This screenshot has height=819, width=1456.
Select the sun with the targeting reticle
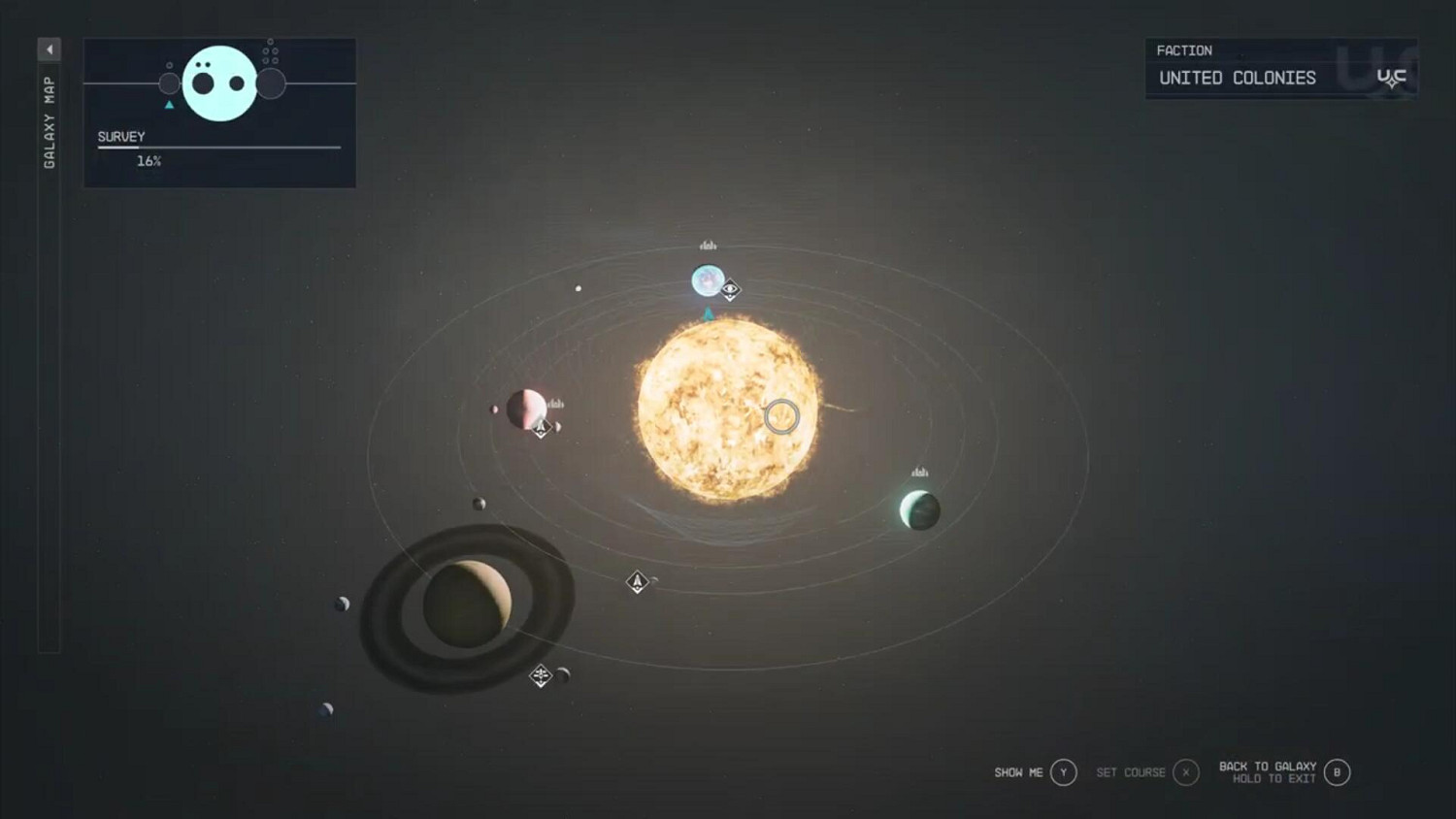[782, 417]
